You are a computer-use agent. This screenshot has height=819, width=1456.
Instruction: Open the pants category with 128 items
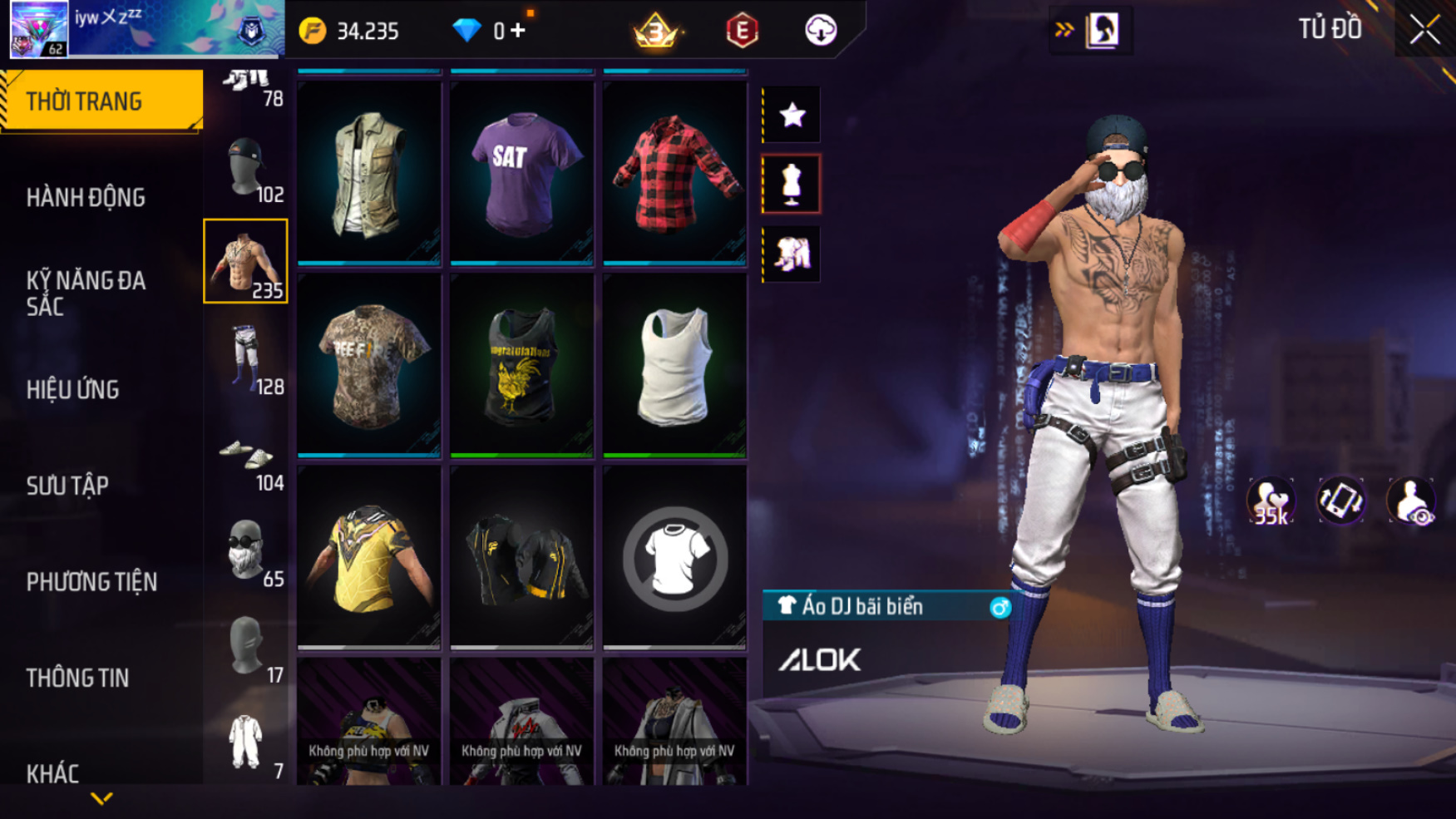pos(246,358)
